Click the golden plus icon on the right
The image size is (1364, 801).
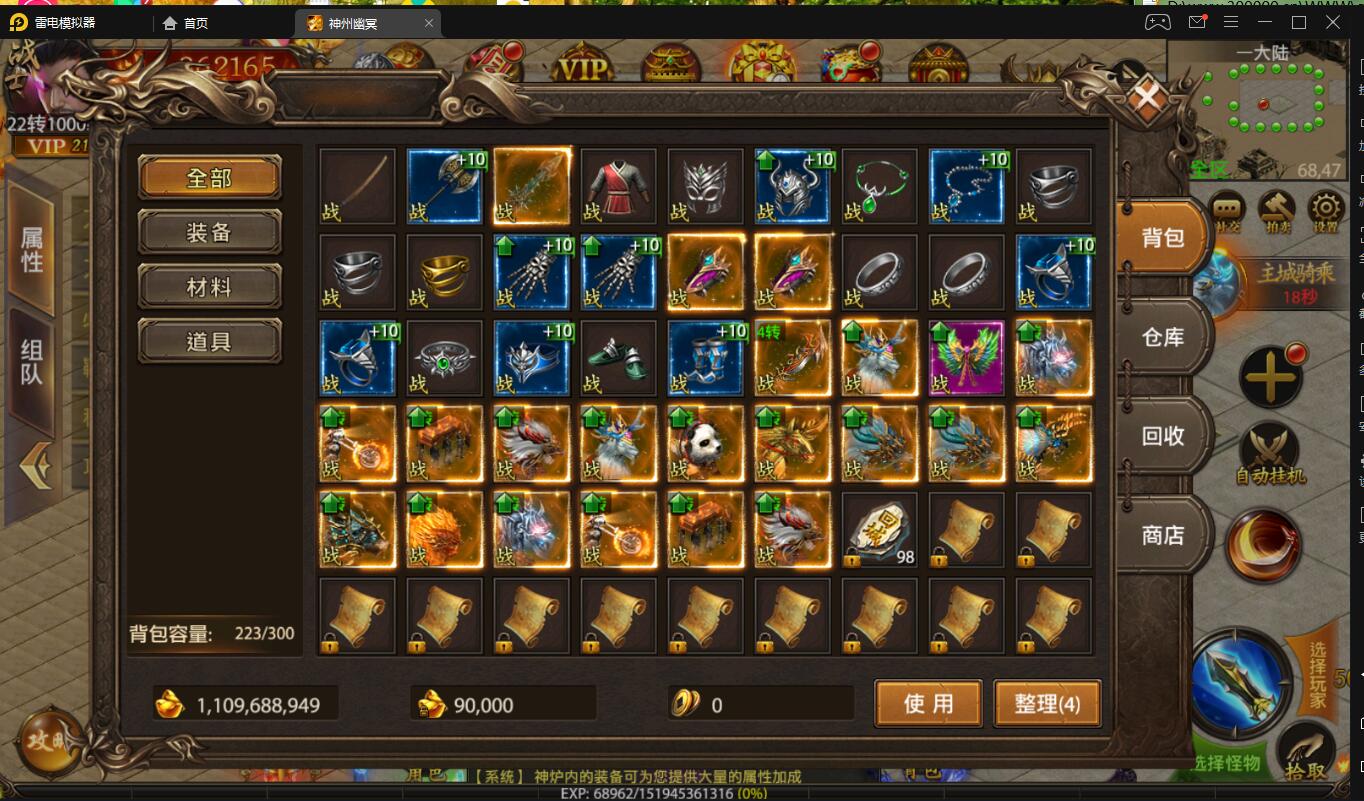click(x=1272, y=378)
